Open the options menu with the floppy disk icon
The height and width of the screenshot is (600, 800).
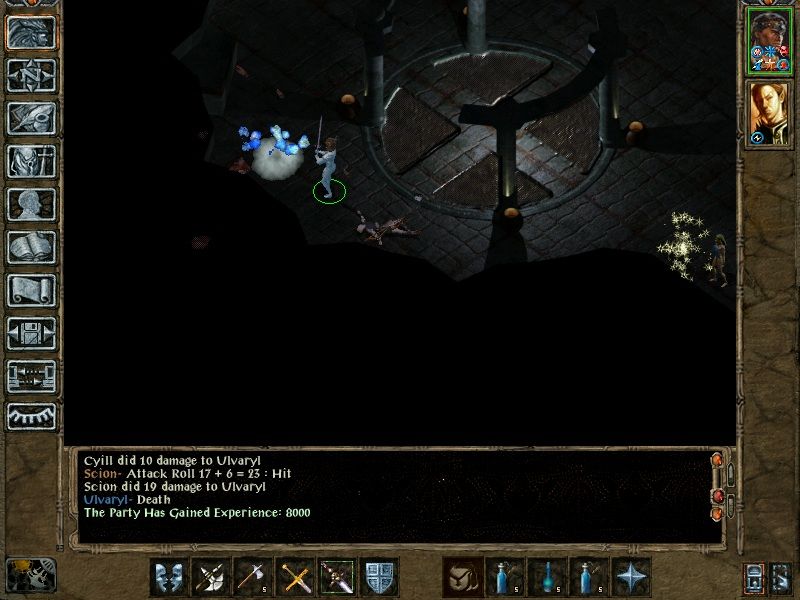tap(31, 333)
